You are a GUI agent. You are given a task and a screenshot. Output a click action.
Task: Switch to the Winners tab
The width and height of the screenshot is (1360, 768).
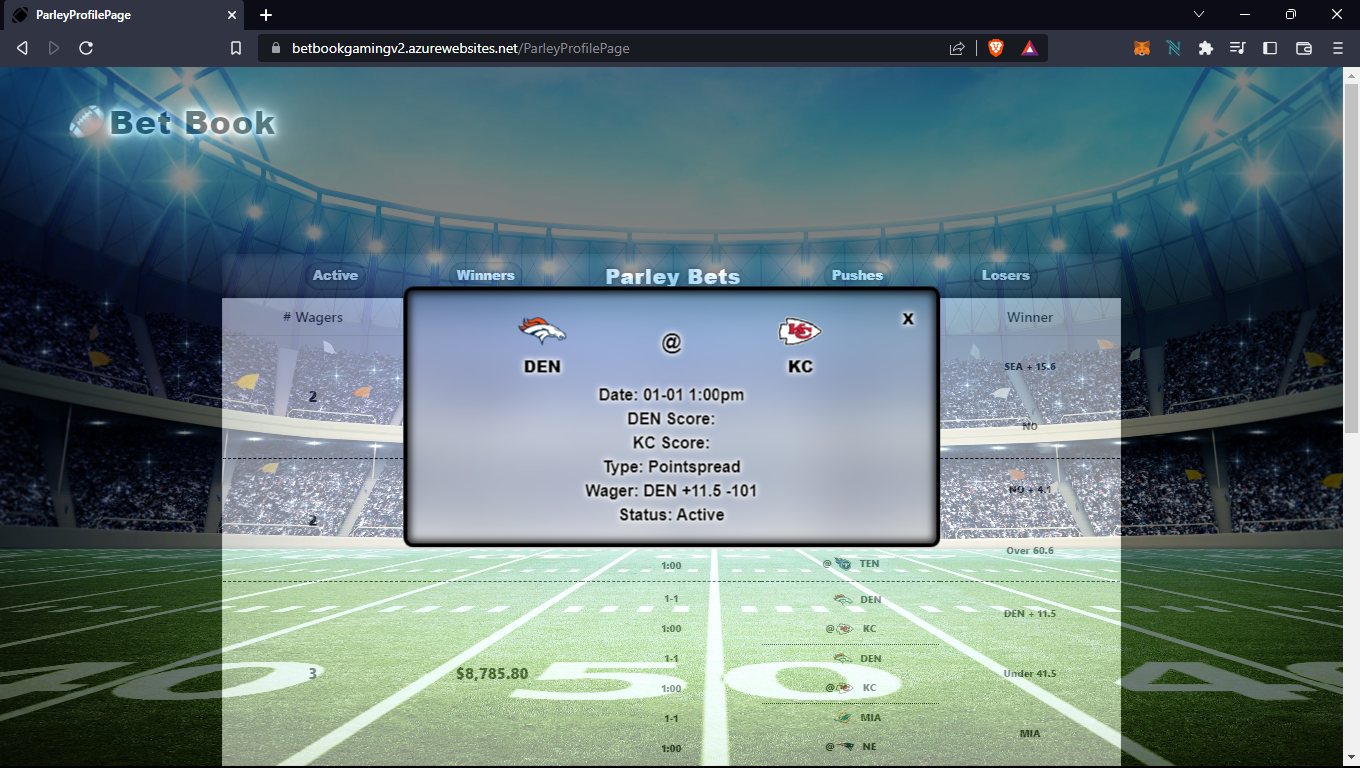(485, 275)
